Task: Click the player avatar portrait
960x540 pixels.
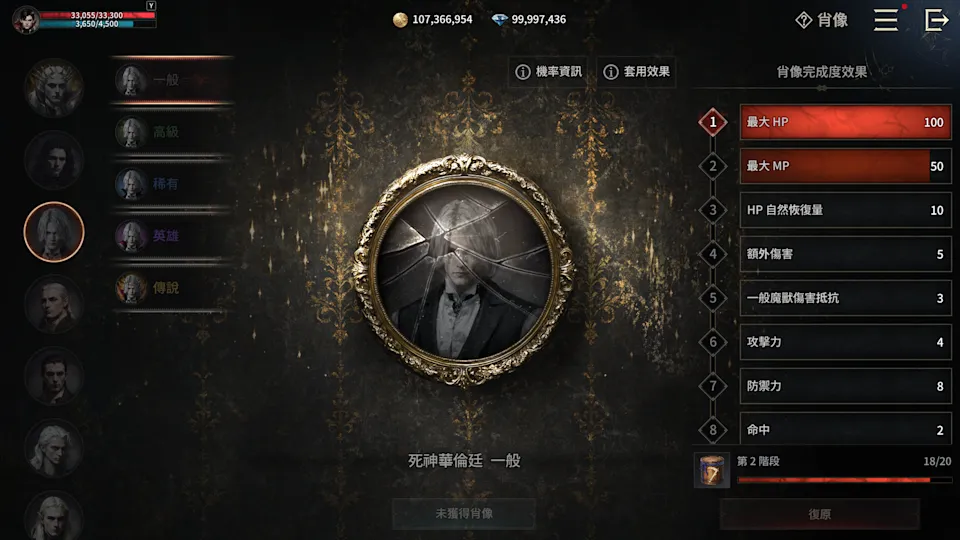Action: (x=27, y=20)
